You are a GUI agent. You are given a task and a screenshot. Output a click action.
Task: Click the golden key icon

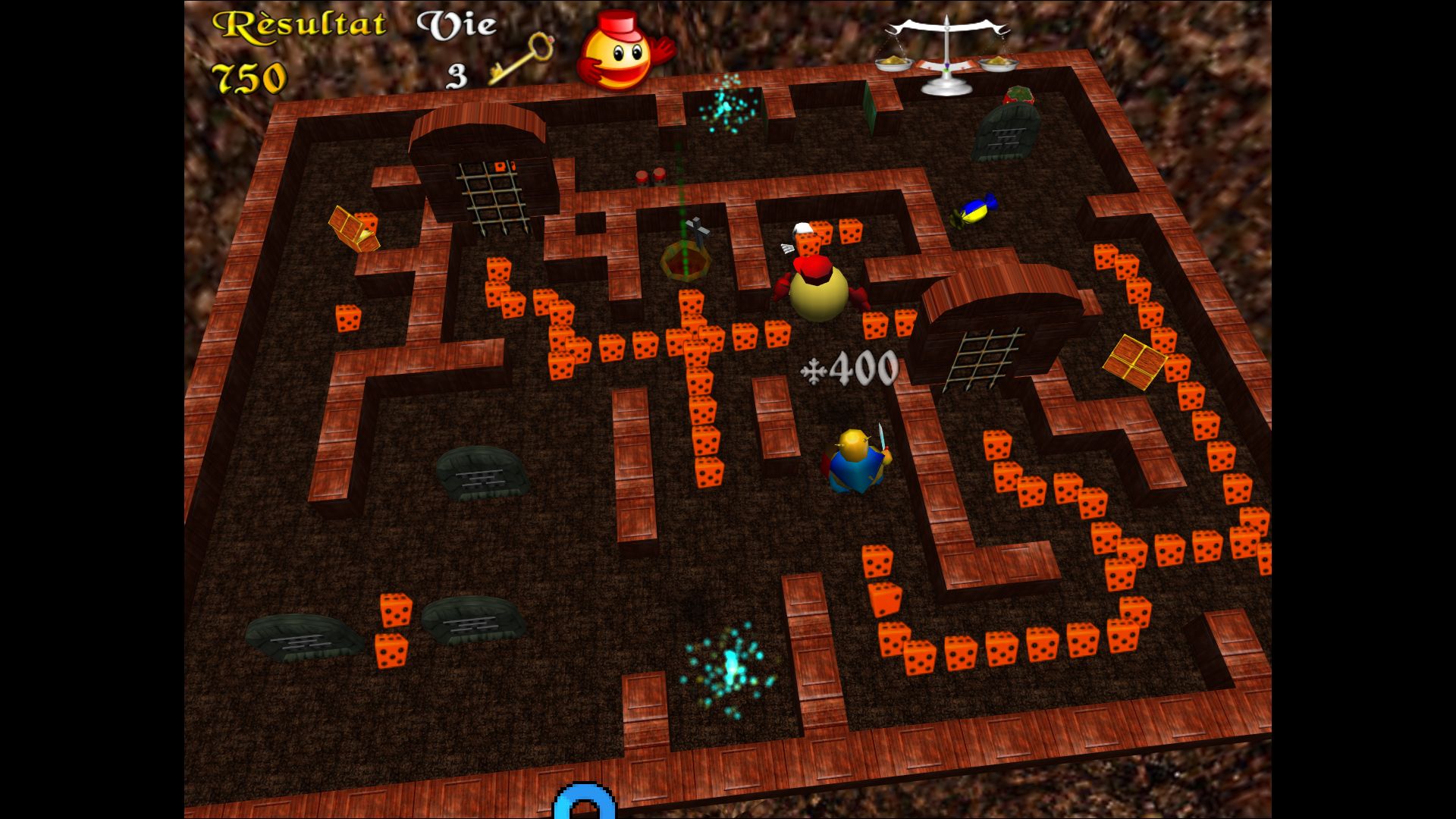coord(521,58)
